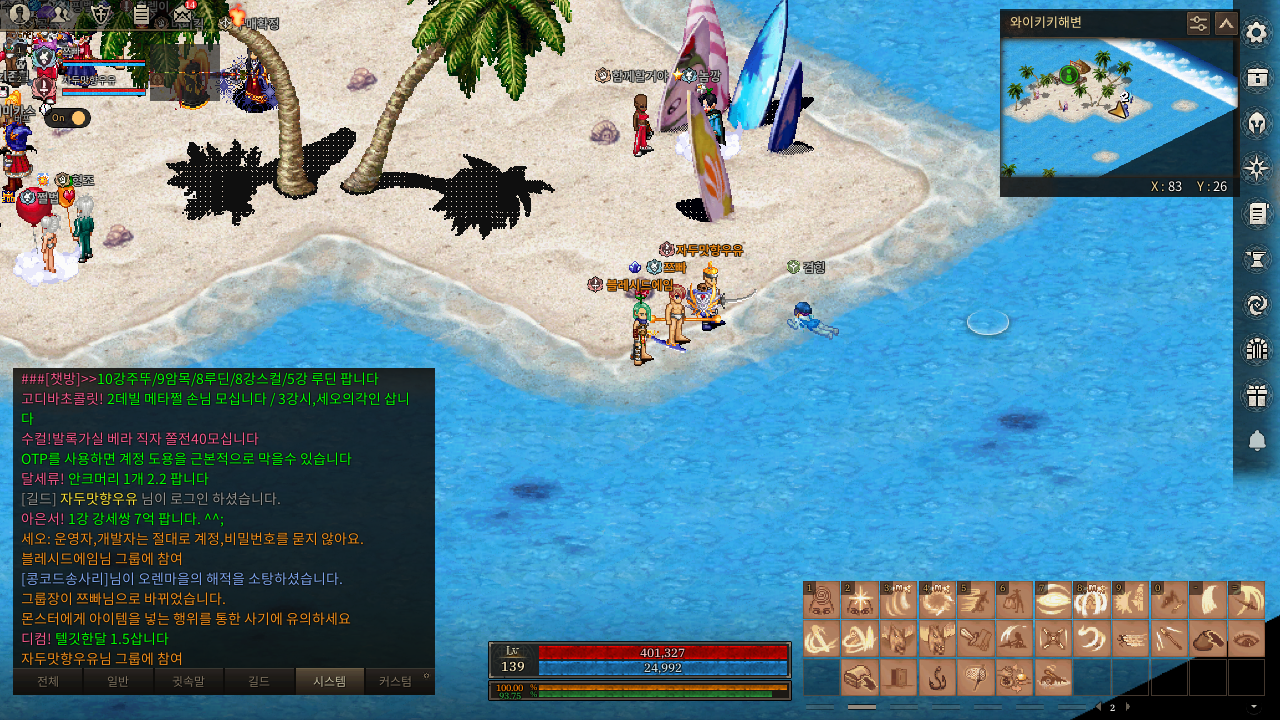This screenshot has height=720, width=1280.
Task: Open the gift box icon
Action: (x=1257, y=396)
